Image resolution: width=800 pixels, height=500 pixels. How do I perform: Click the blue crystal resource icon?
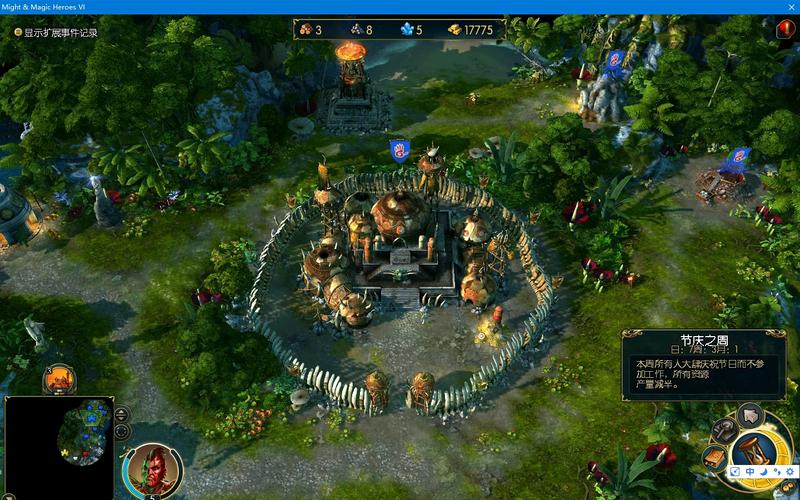pos(407,30)
